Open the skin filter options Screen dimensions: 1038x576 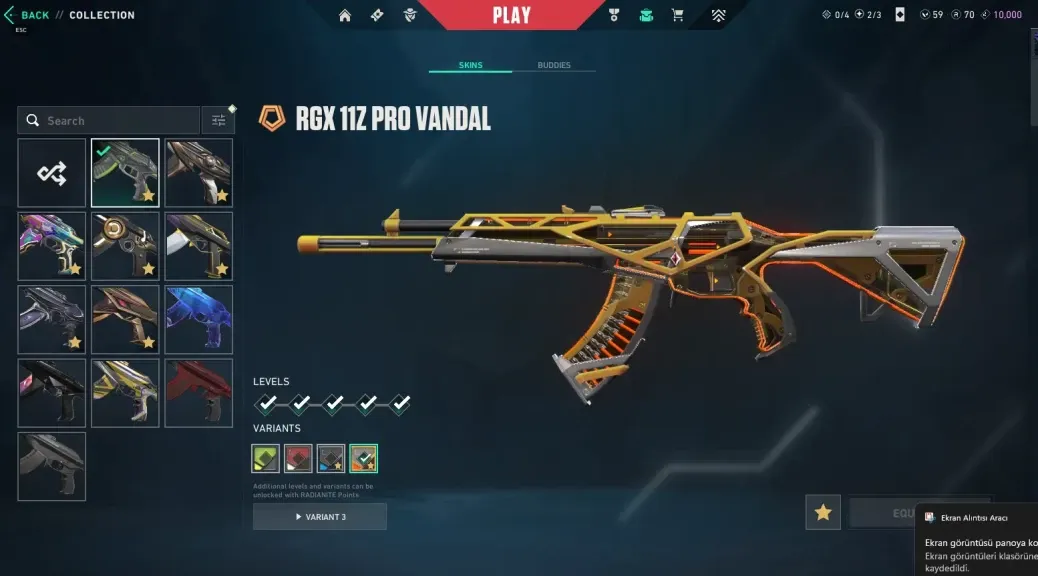[218, 121]
